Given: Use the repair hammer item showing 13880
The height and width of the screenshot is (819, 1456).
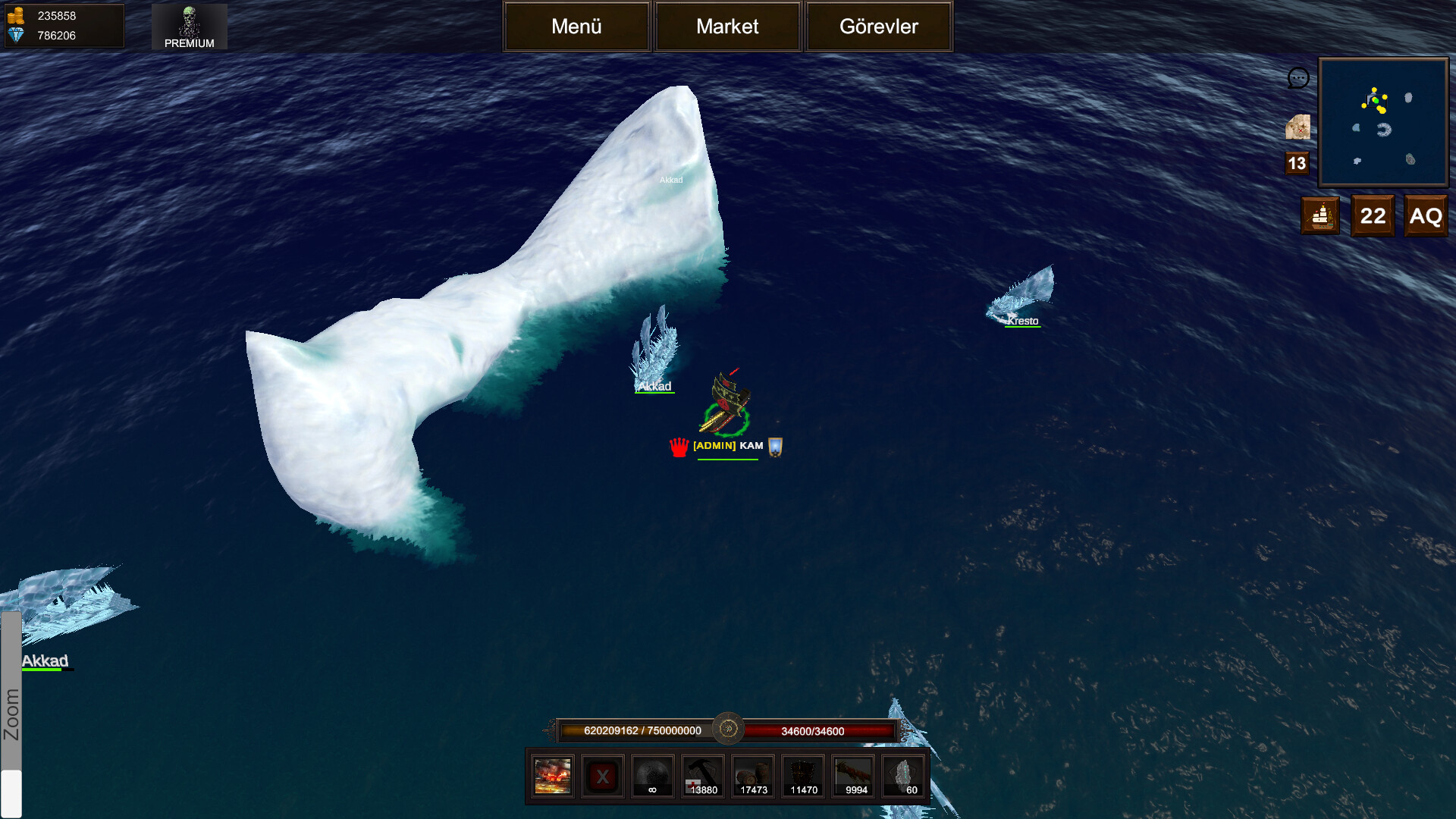Looking at the screenshot, I should coord(702,776).
